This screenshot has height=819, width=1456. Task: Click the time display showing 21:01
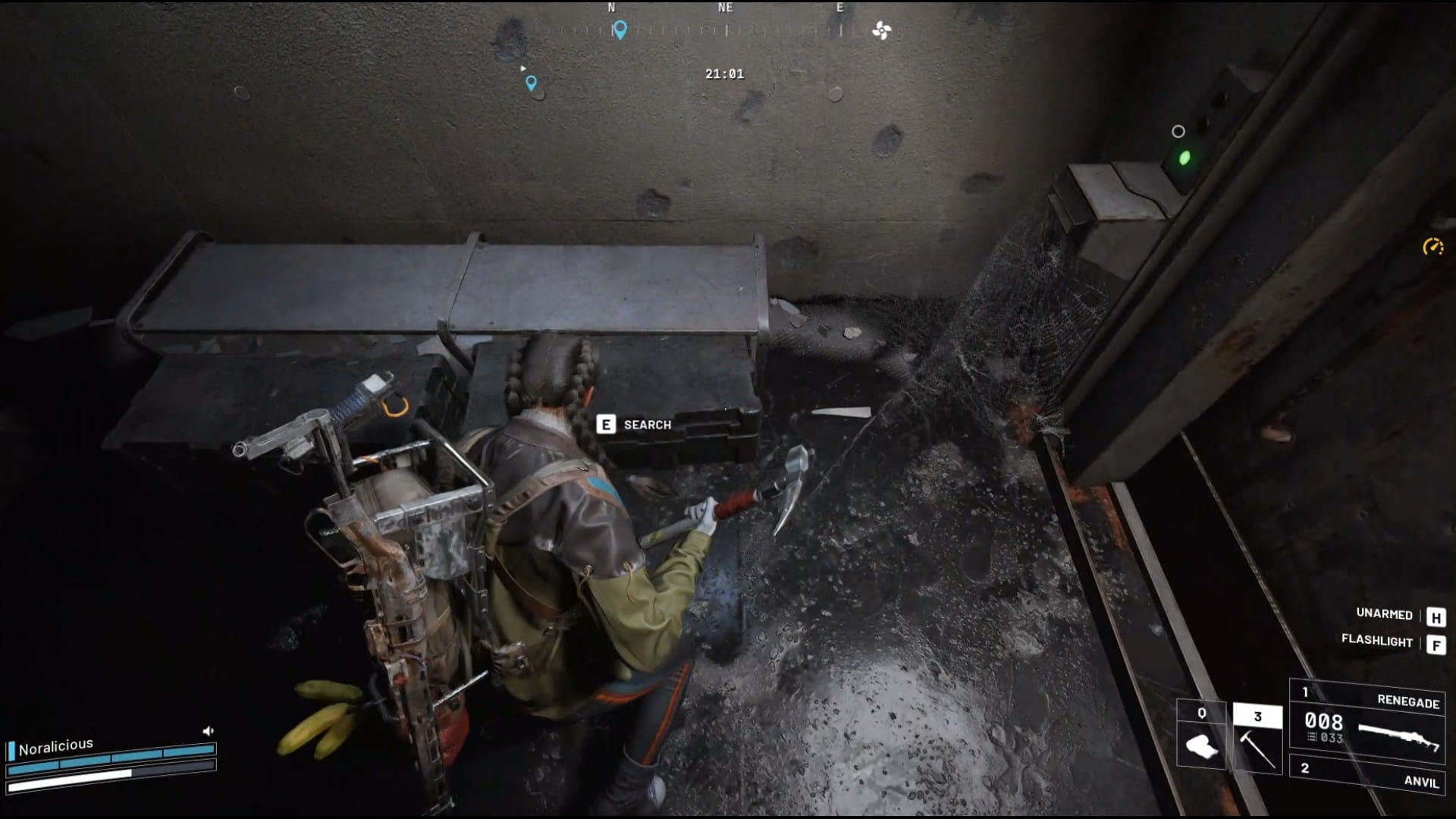point(724,74)
